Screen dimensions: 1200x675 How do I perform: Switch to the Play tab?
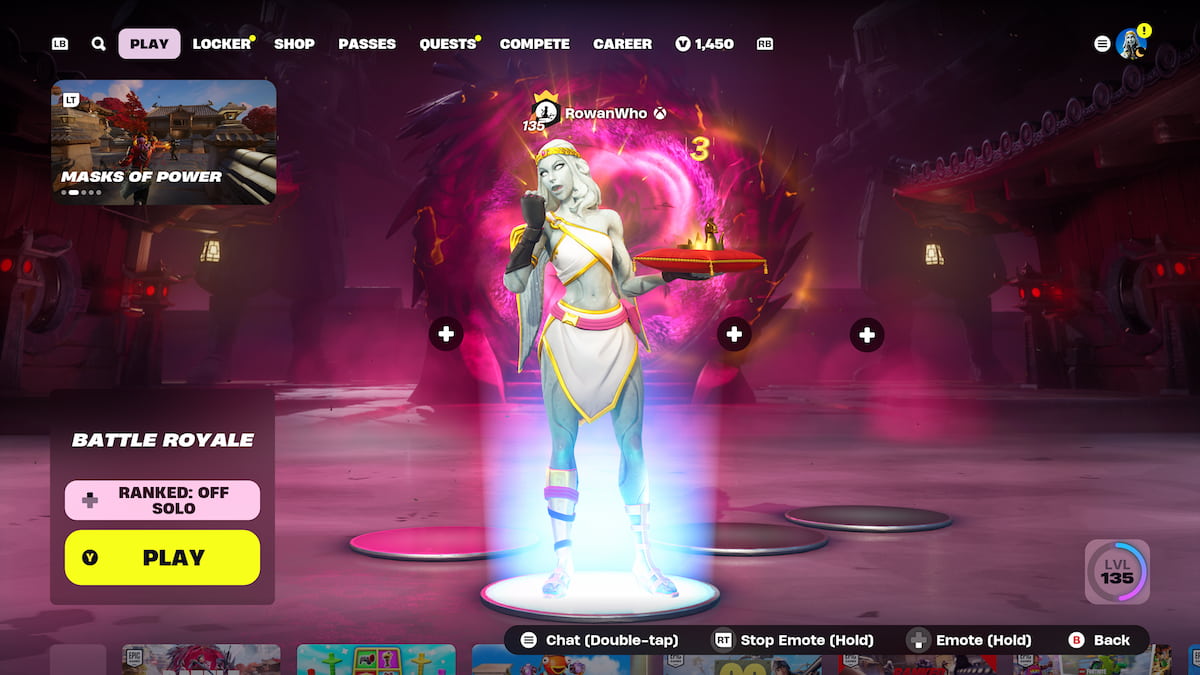(x=149, y=44)
